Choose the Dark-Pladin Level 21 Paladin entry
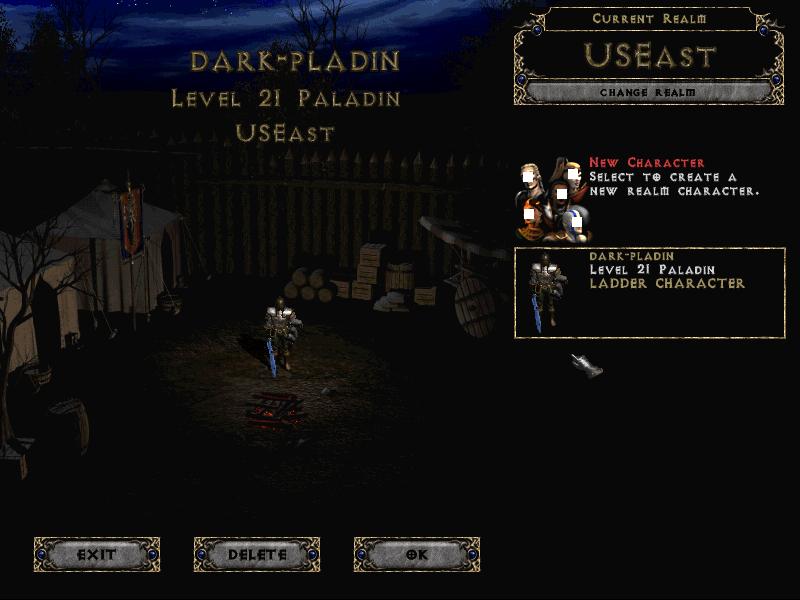800x600 pixels. point(650,292)
